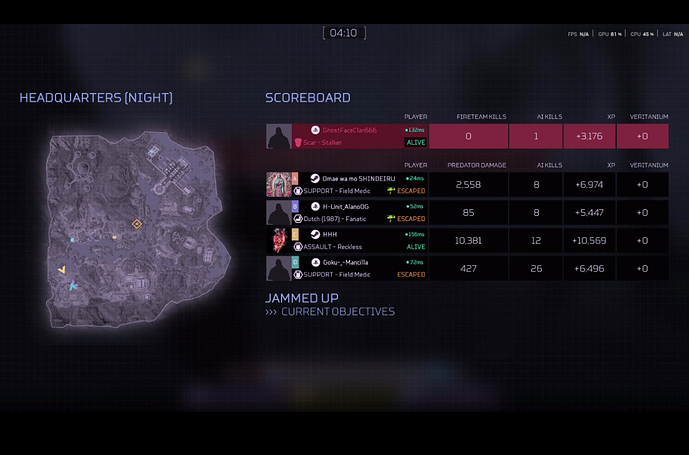The width and height of the screenshot is (689, 455).
Task: Click the blue player marker on map
Action: click(74, 287)
